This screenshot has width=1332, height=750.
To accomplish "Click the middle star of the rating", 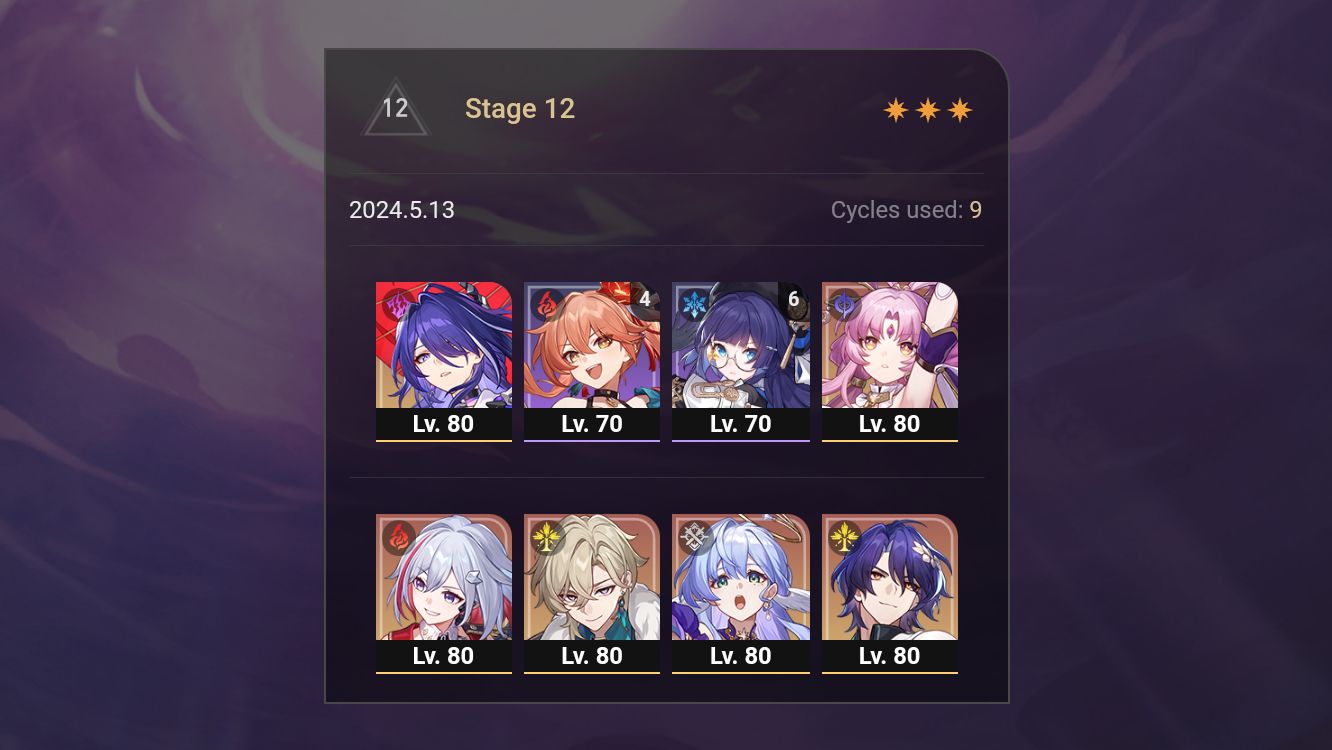I will (926, 109).
